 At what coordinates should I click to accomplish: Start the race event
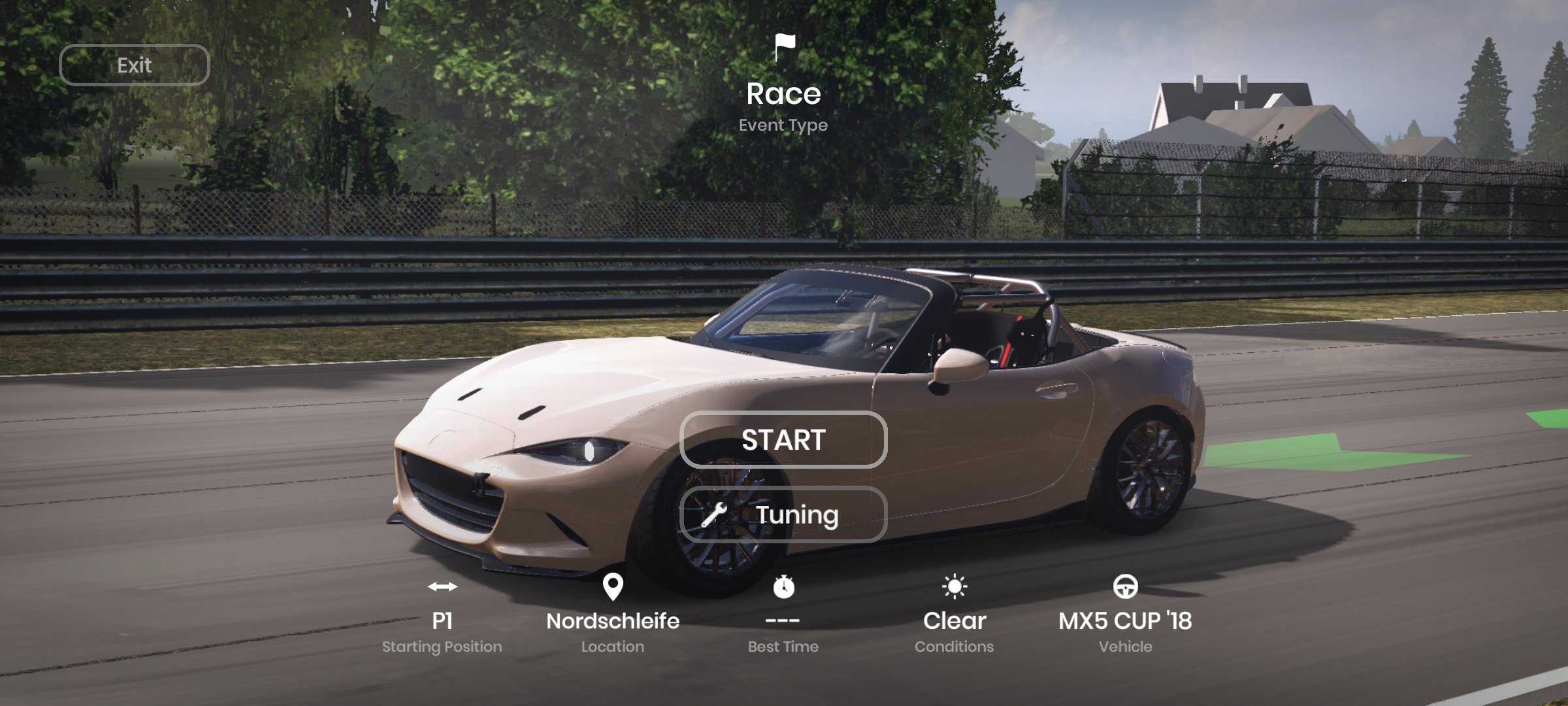point(783,439)
